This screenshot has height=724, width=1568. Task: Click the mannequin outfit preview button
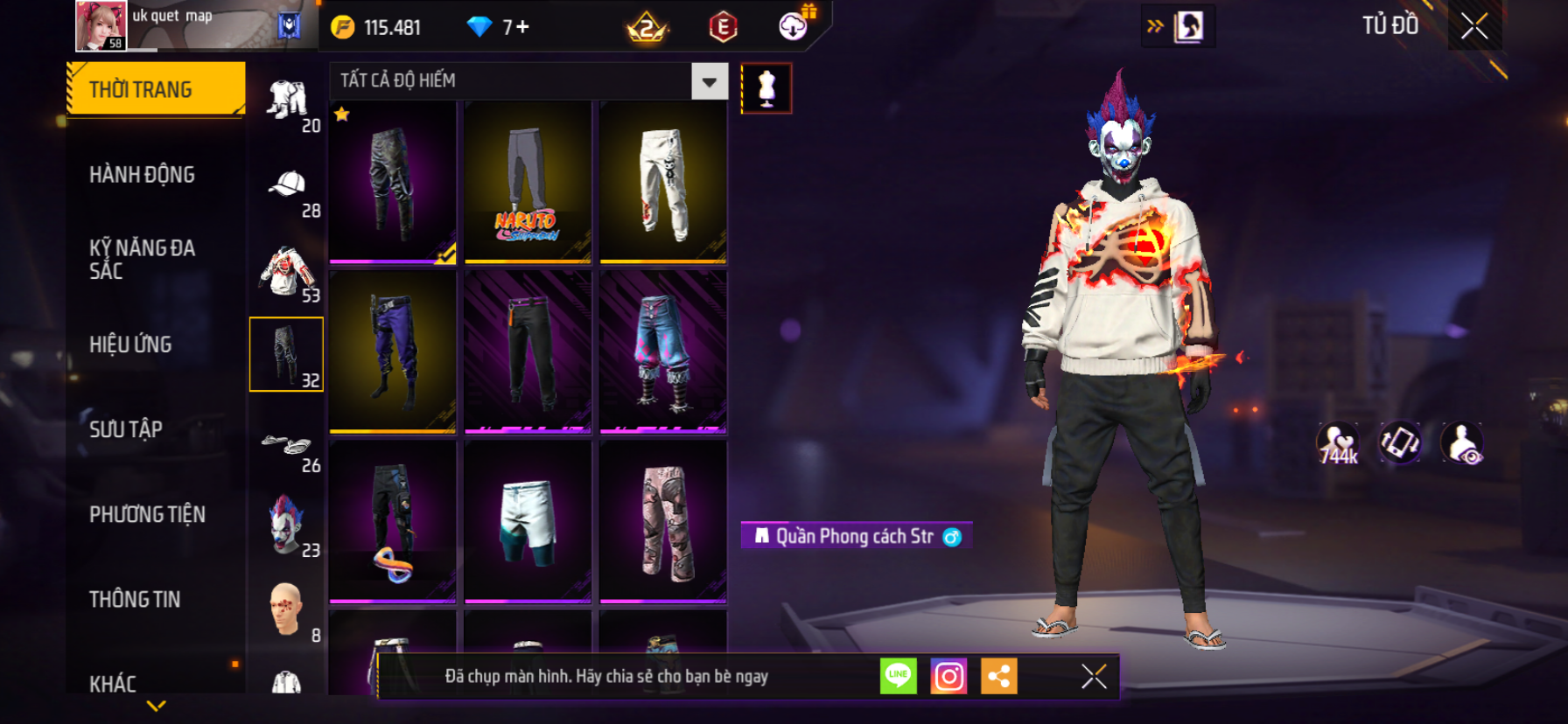pyautogui.click(x=766, y=88)
